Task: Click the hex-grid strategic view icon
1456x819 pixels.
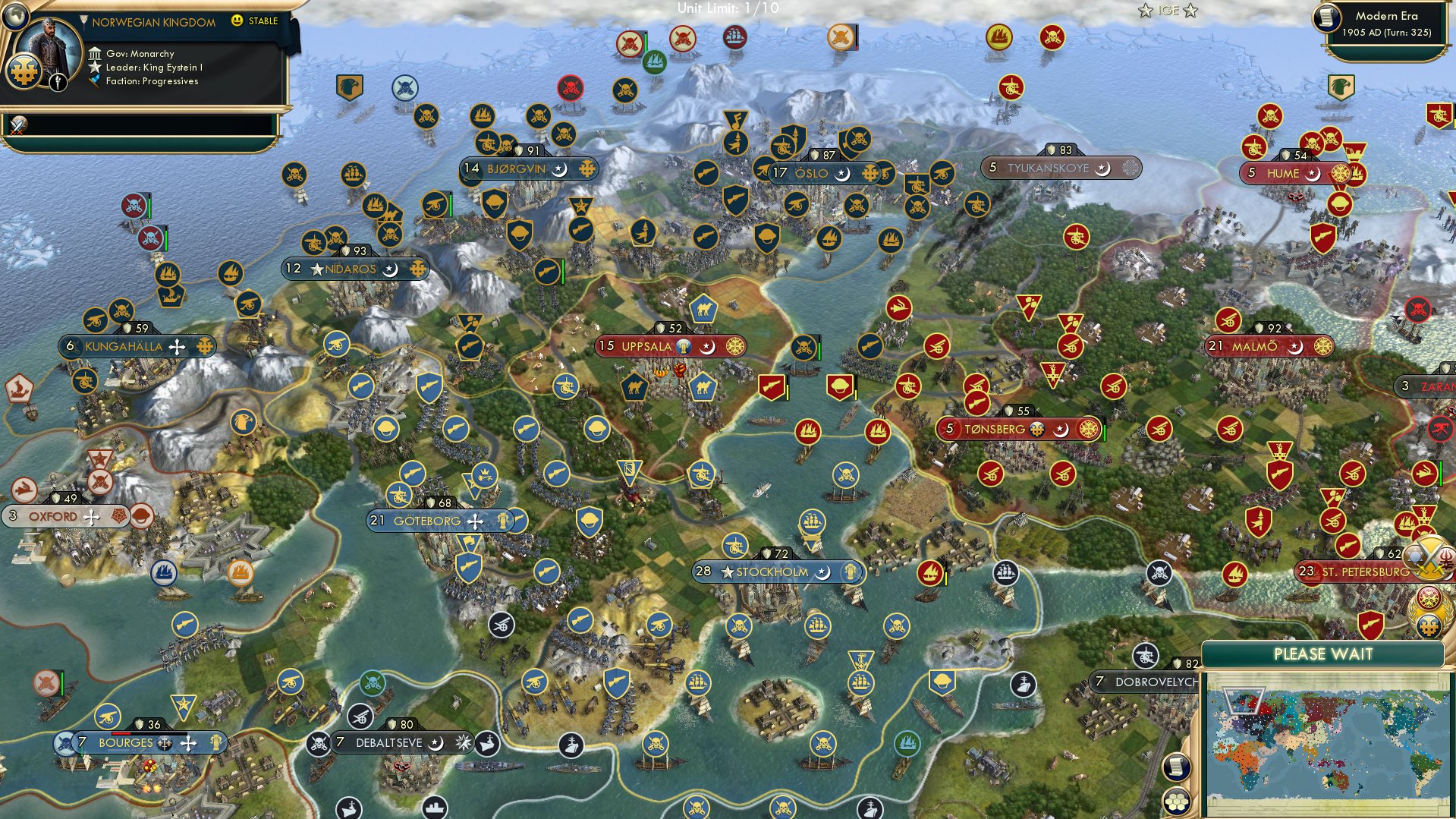Action: (1177, 802)
